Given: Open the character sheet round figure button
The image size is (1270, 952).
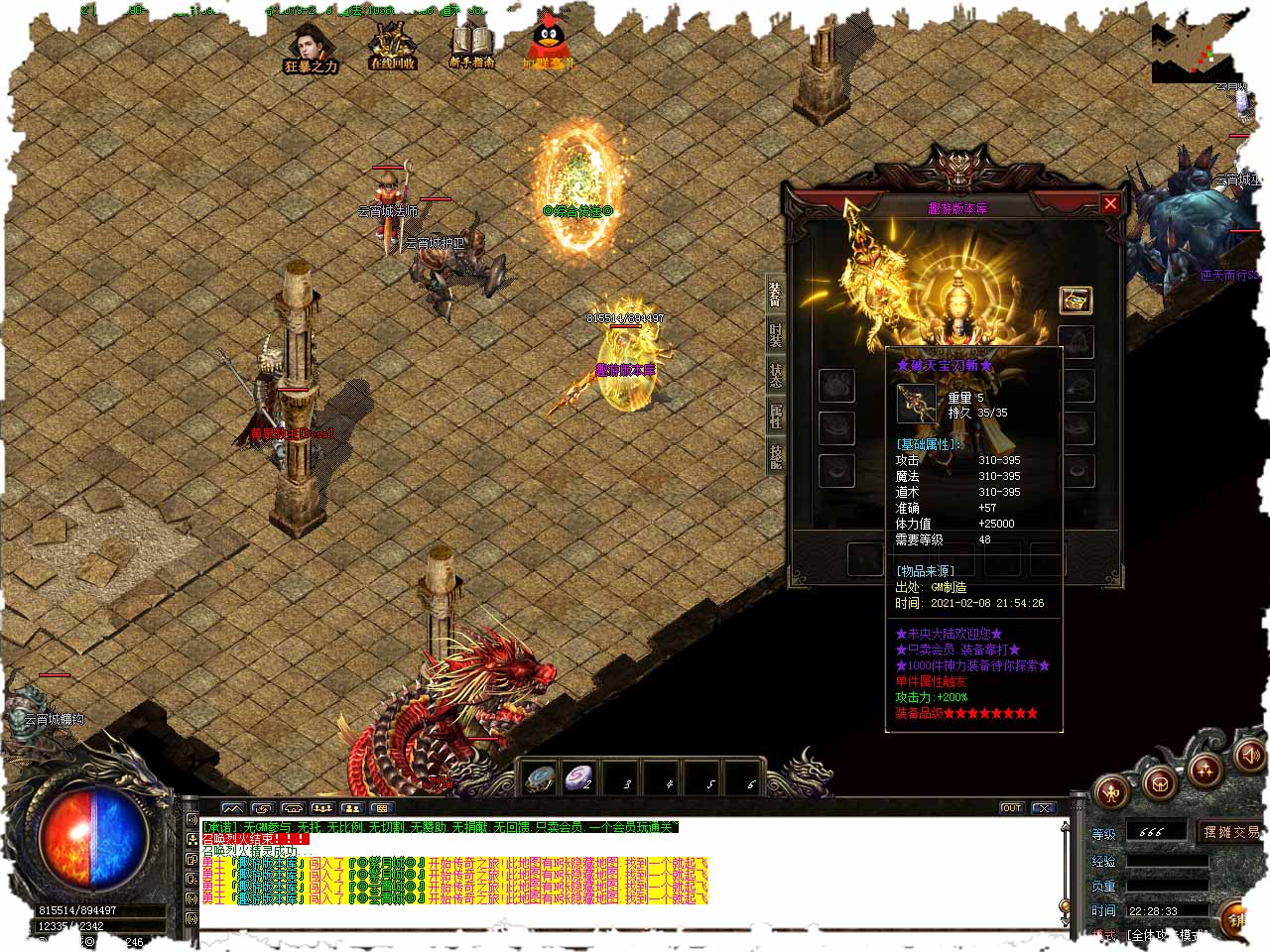Looking at the screenshot, I should 1112,791.
